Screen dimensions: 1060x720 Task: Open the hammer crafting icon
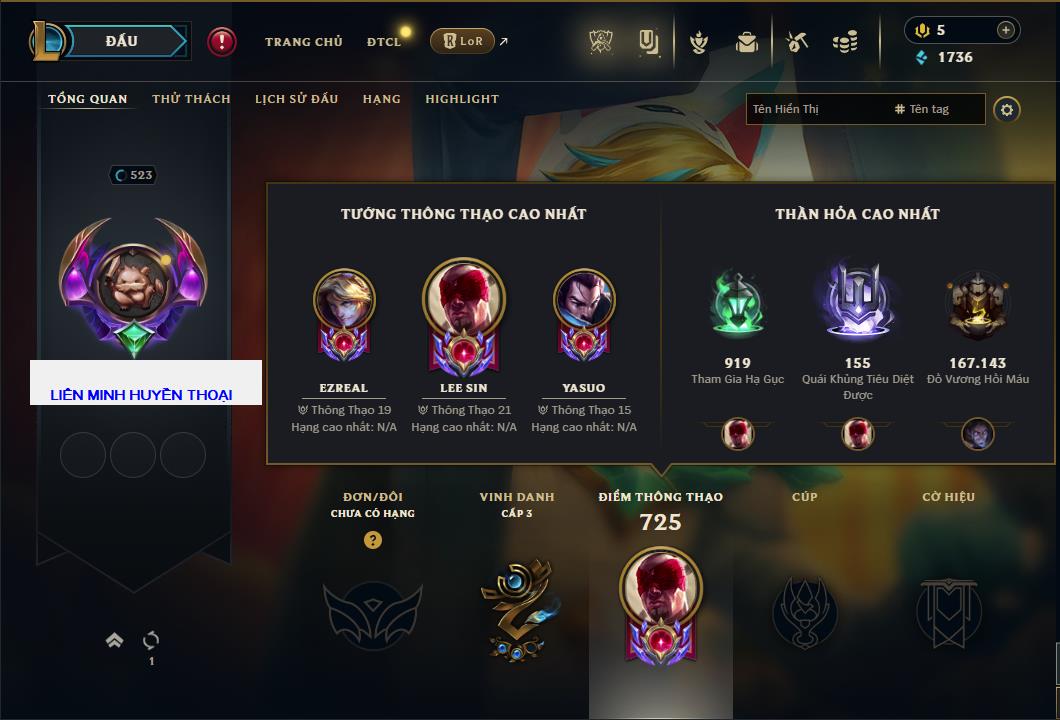pyautogui.click(x=797, y=42)
